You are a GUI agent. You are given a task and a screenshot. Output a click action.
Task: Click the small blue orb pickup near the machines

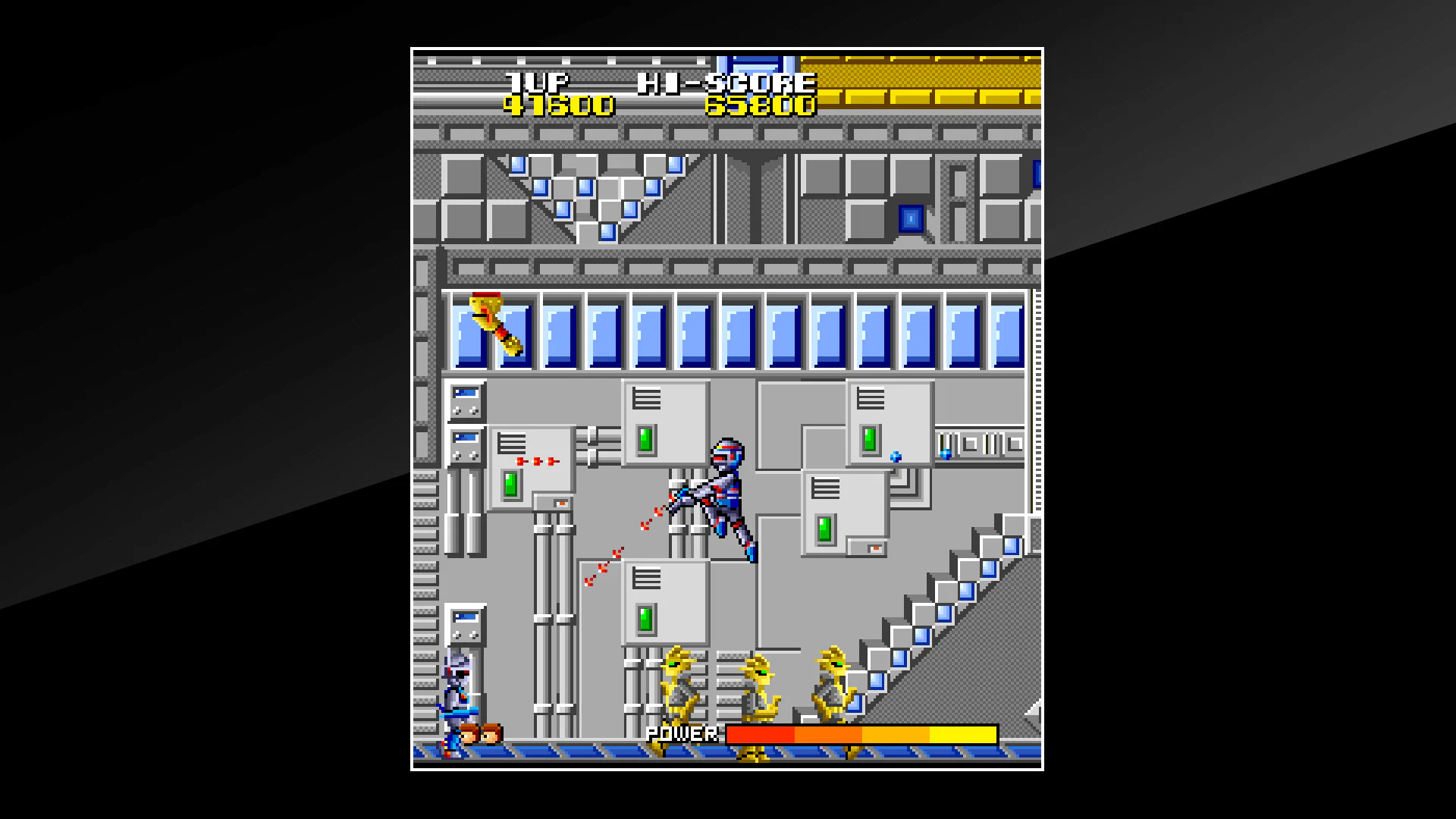click(x=895, y=457)
